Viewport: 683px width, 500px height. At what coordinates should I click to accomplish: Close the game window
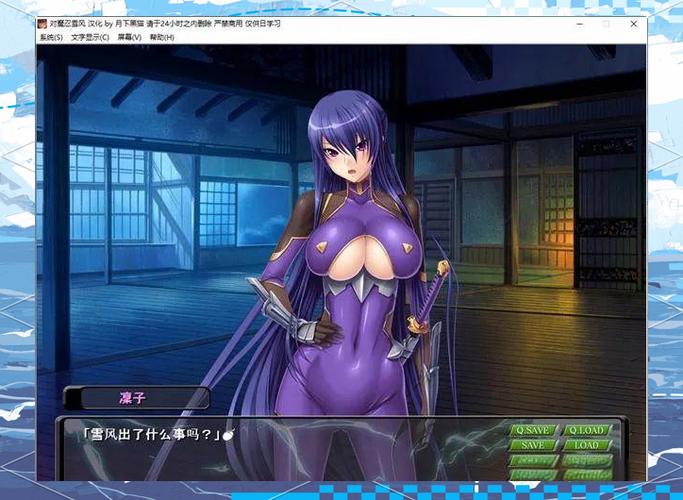tap(634, 23)
